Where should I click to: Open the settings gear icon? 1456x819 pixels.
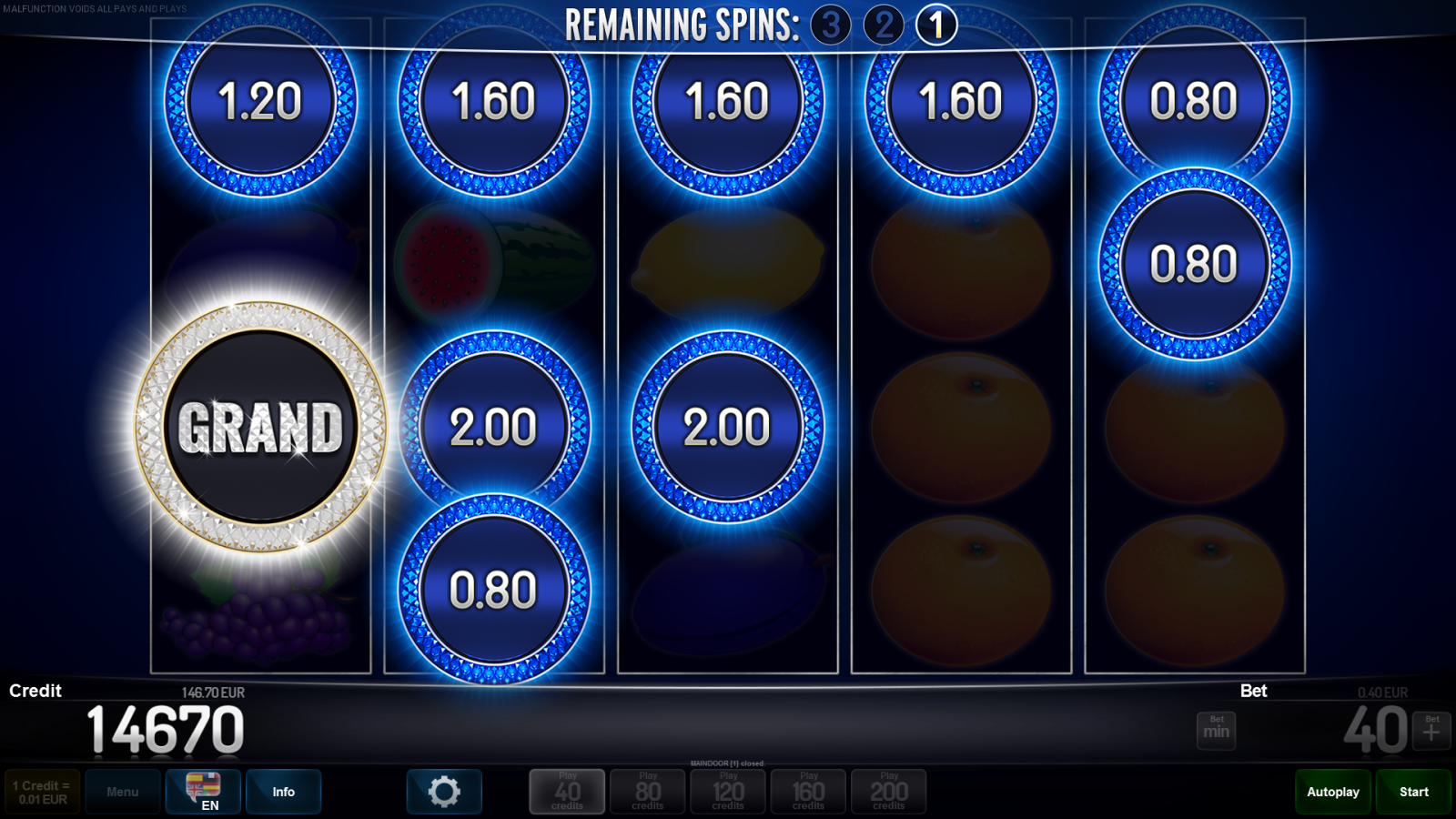pos(444,791)
